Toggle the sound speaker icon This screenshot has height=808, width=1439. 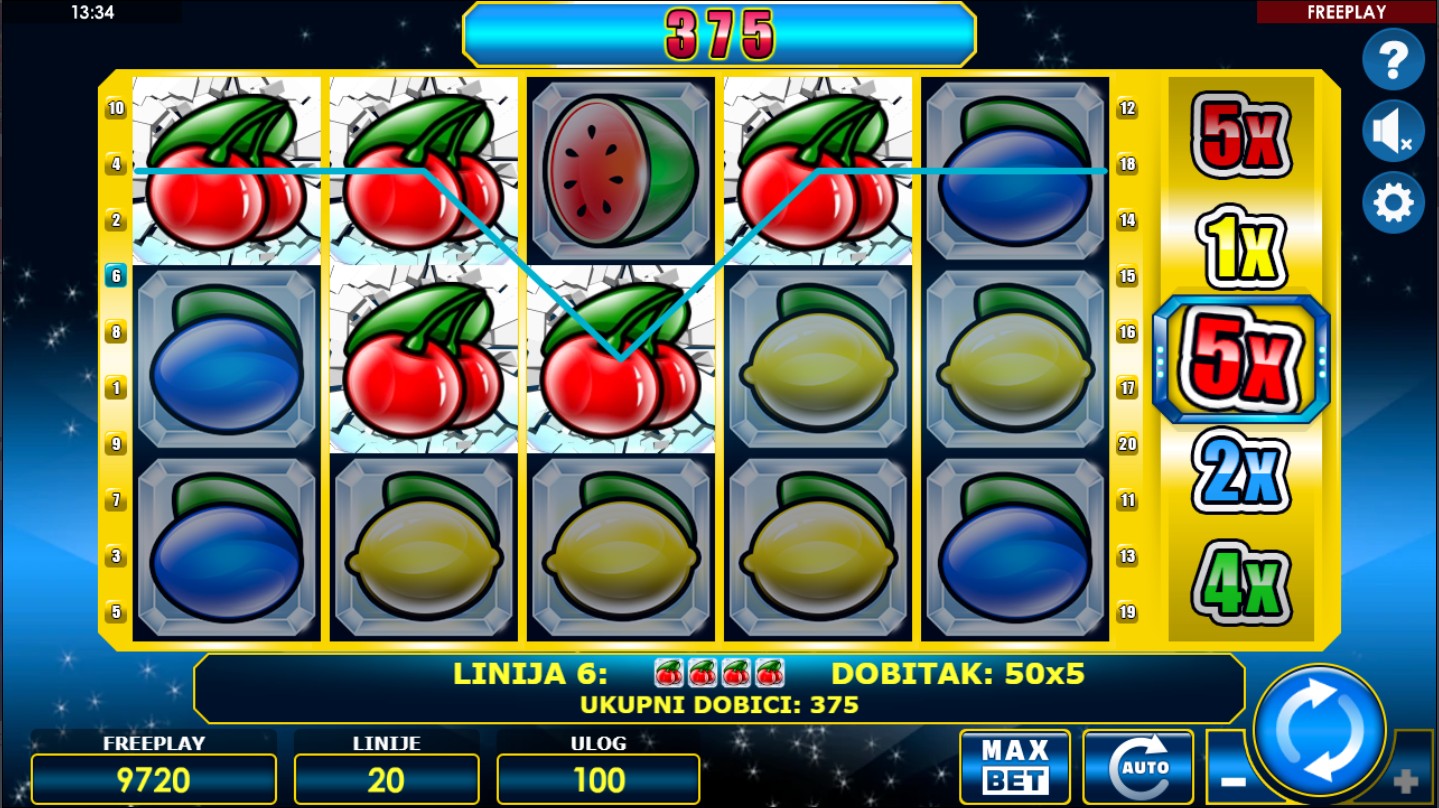click(x=1393, y=132)
